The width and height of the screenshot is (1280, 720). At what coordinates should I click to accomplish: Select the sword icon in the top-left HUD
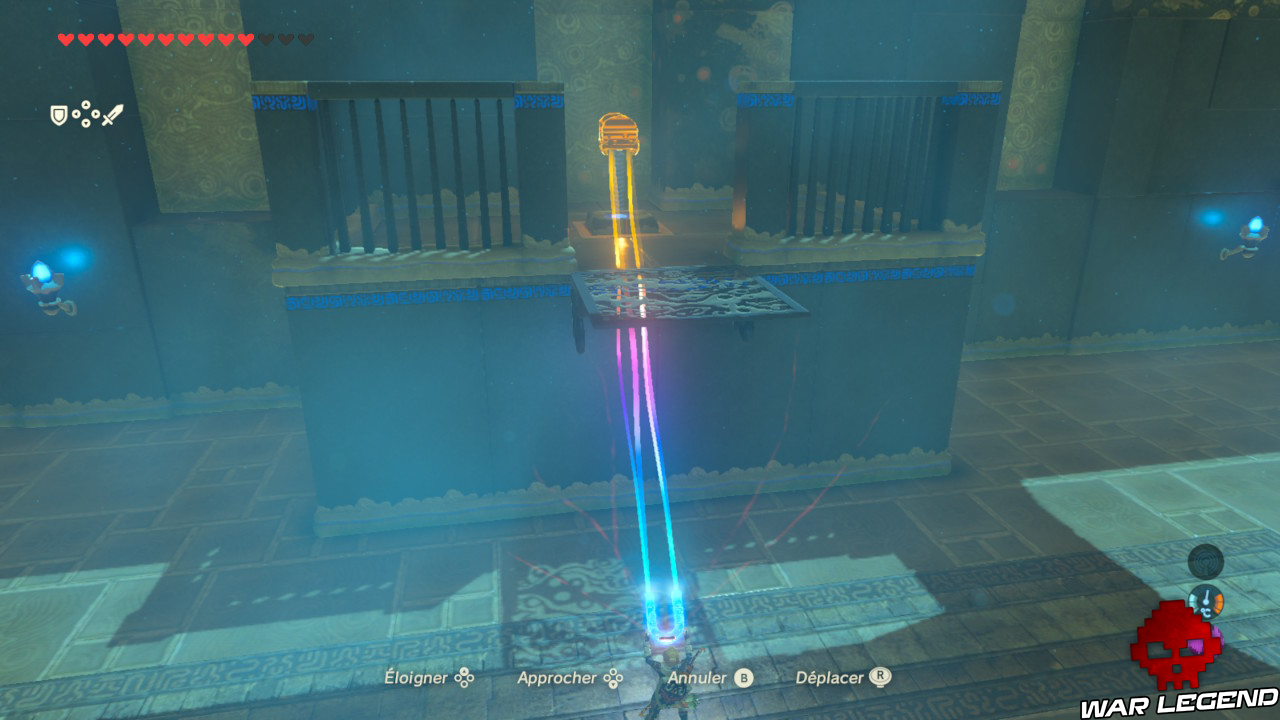click(112, 113)
